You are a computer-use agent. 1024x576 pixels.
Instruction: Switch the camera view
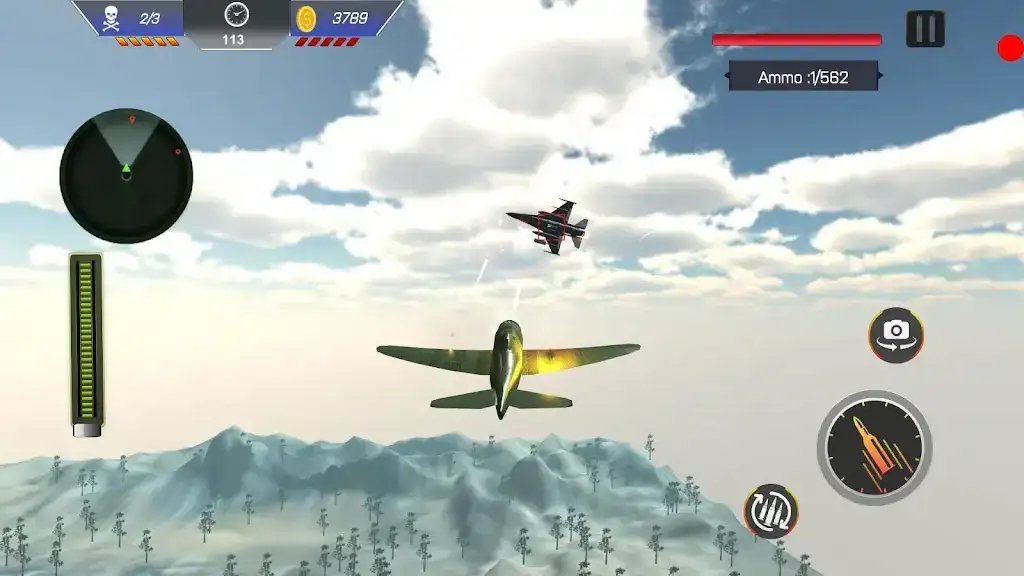[x=895, y=334]
